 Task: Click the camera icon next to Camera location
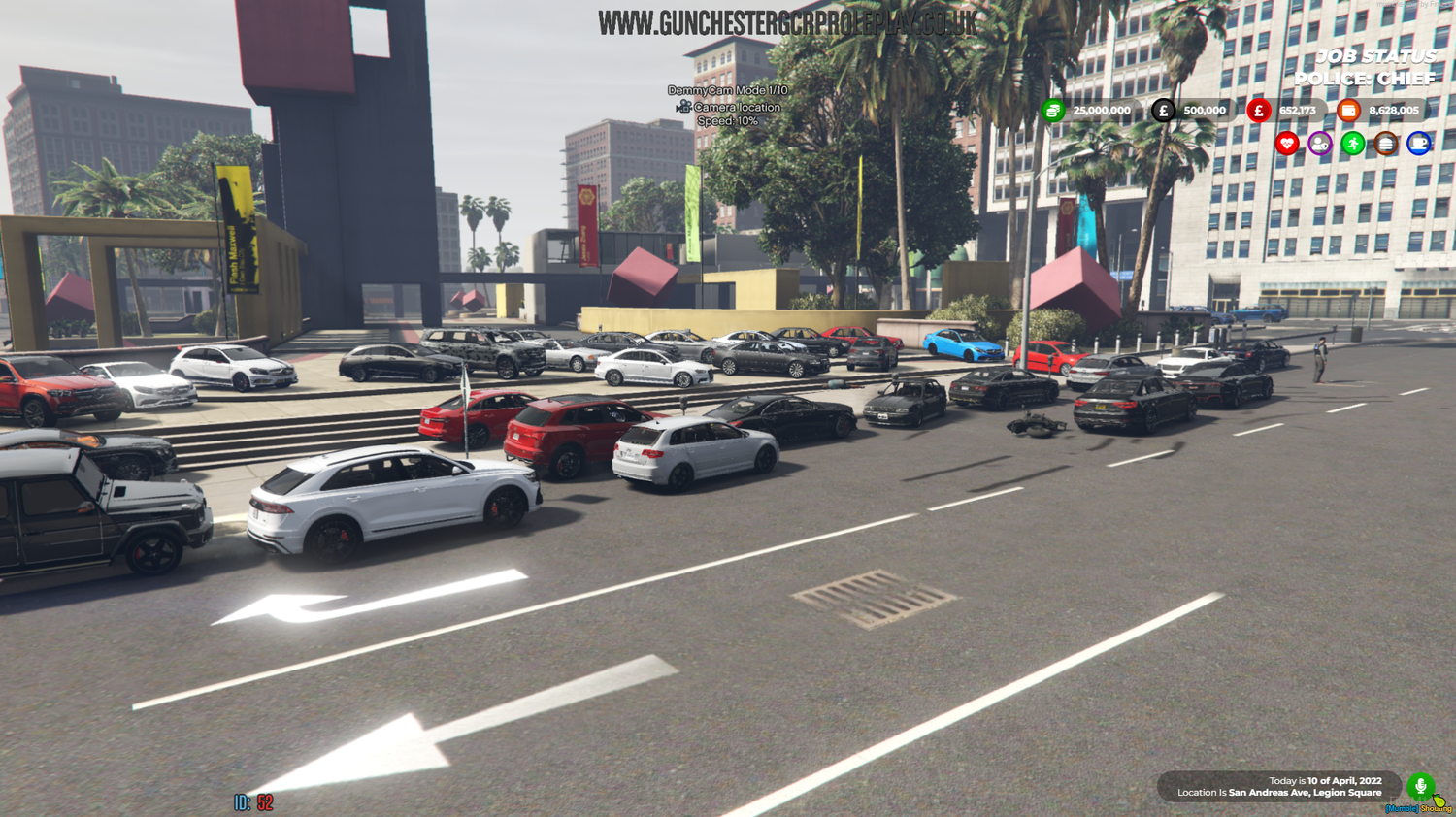tap(682, 107)
